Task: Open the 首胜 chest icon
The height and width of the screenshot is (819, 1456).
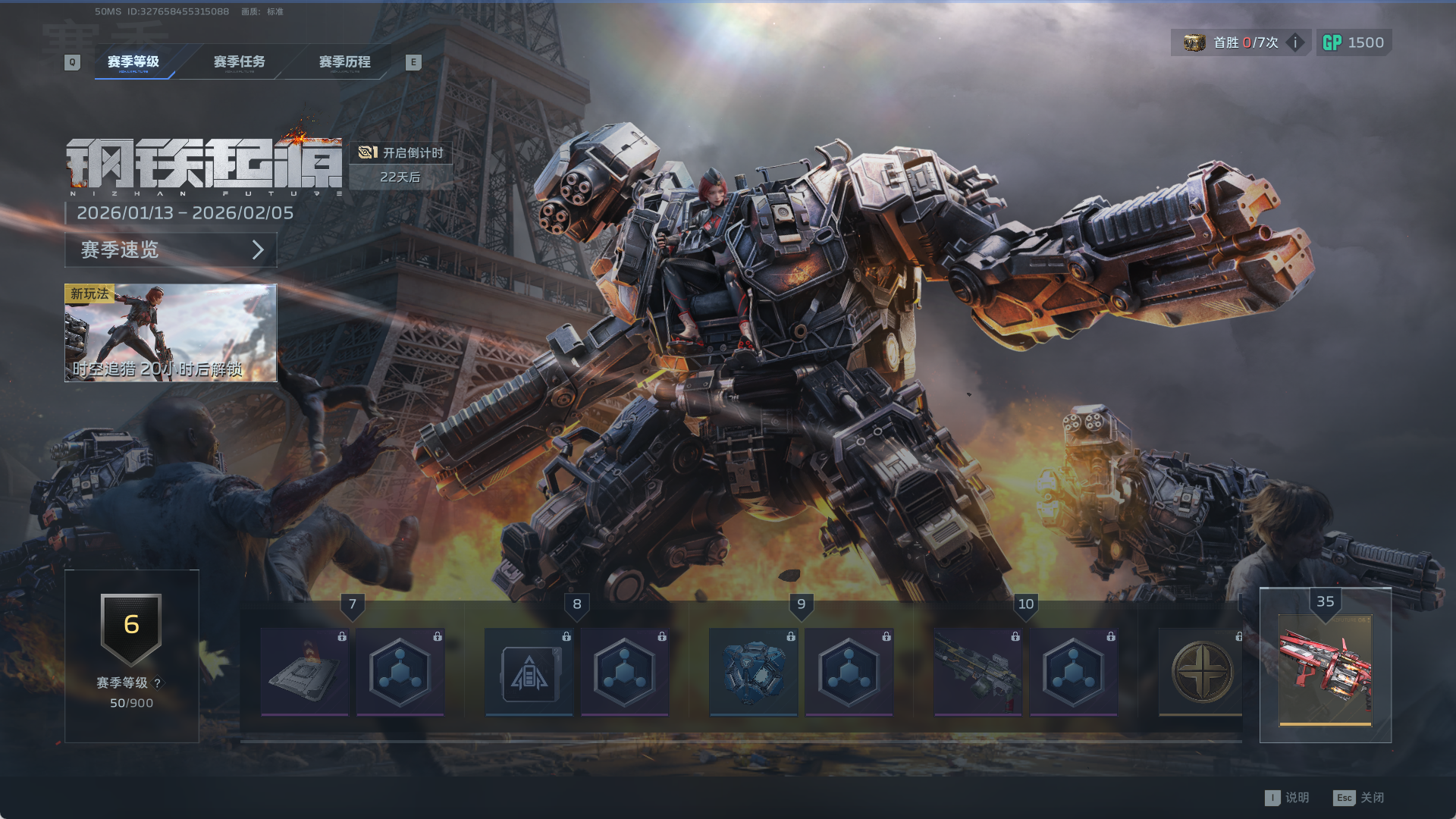Action: (x=1194, y=42)
